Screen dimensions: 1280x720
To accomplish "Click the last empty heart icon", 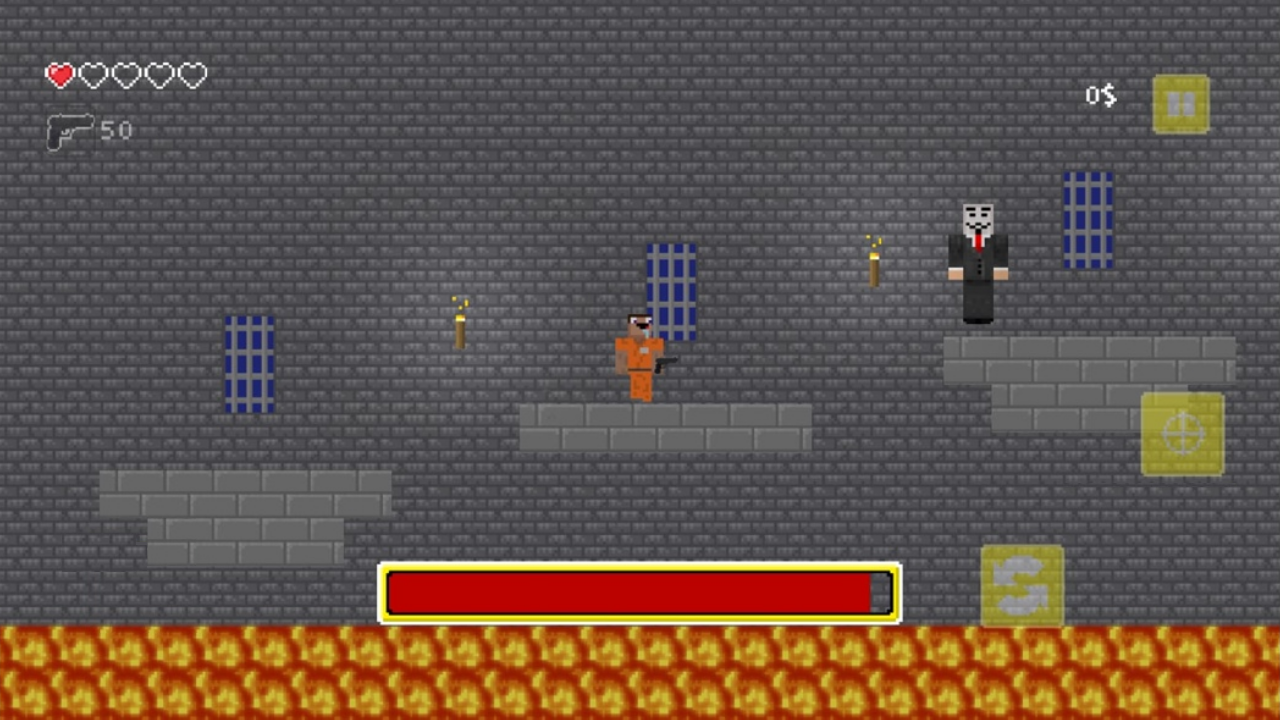I will [192, 76].
